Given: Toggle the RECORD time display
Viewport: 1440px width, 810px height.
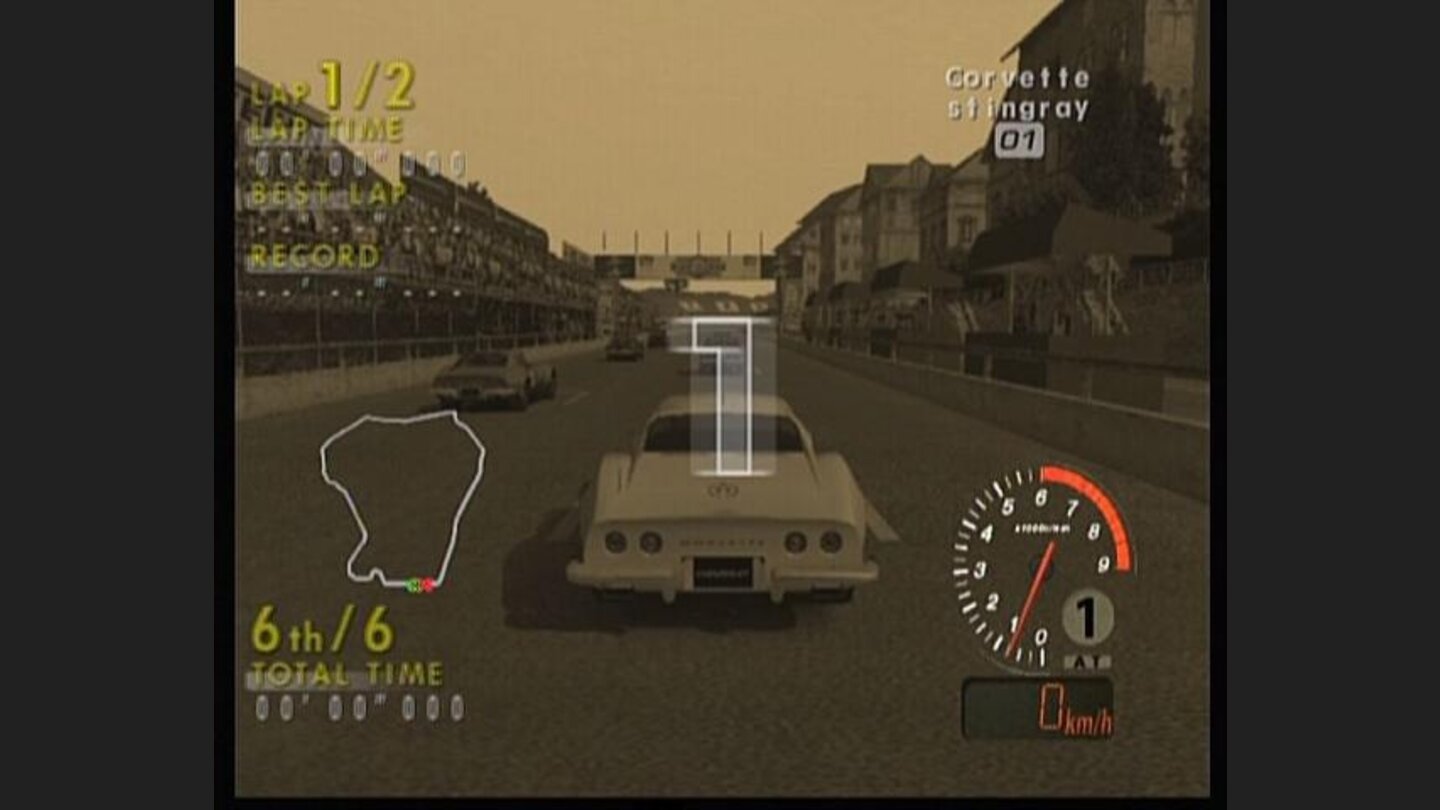Looking at the screenshot, I should pyautogui.click(x=316, y=256).
